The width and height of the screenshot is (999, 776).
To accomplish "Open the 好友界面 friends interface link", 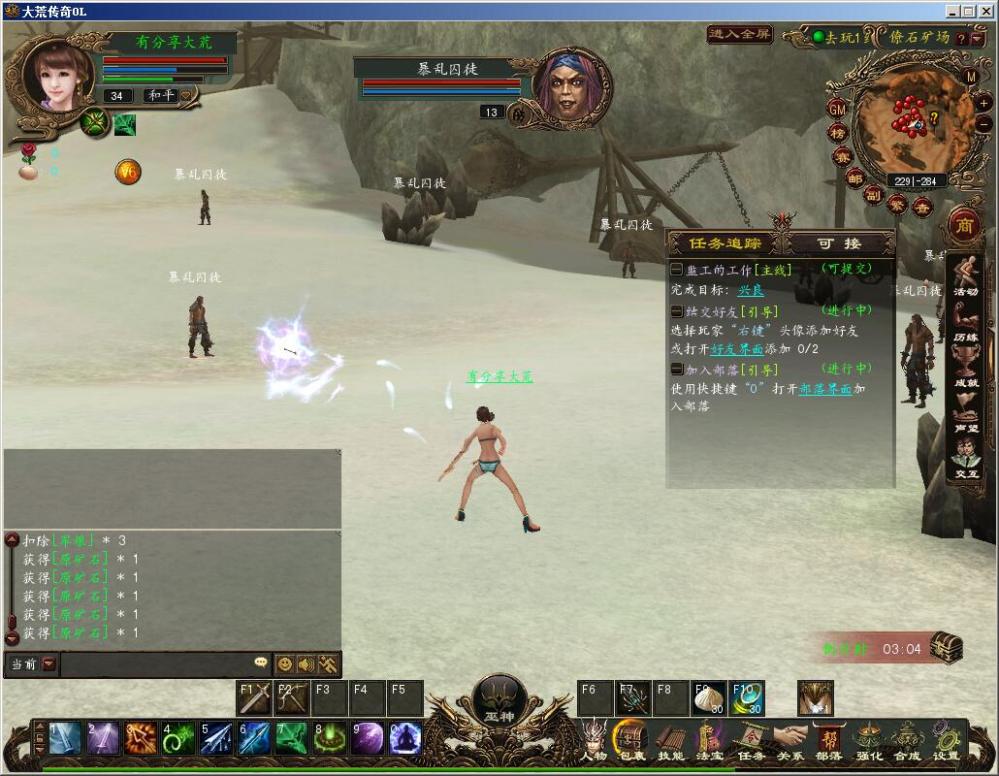I will coord(736,349).
